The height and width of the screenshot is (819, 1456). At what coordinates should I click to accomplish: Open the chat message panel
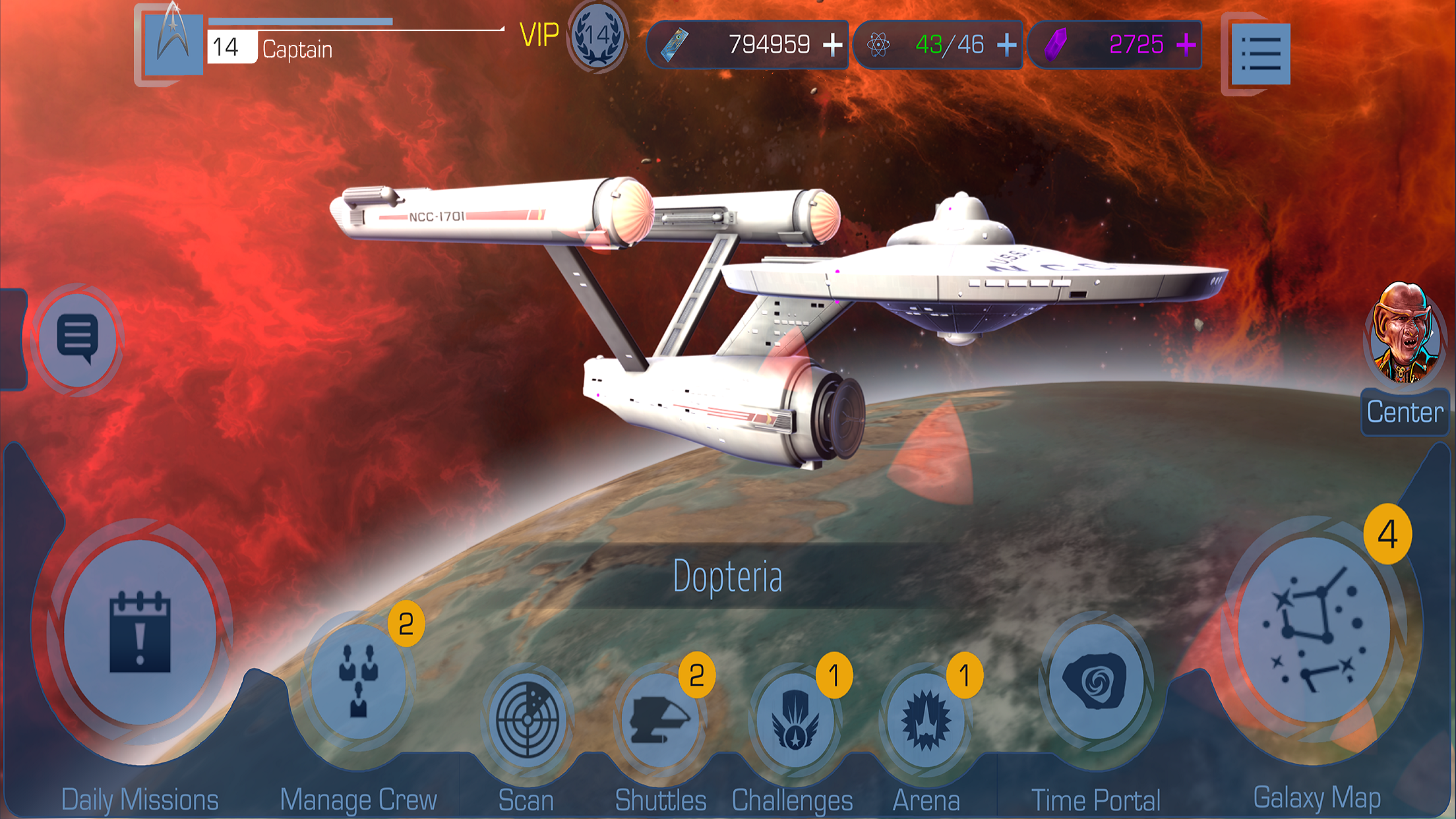coord(79,338)
